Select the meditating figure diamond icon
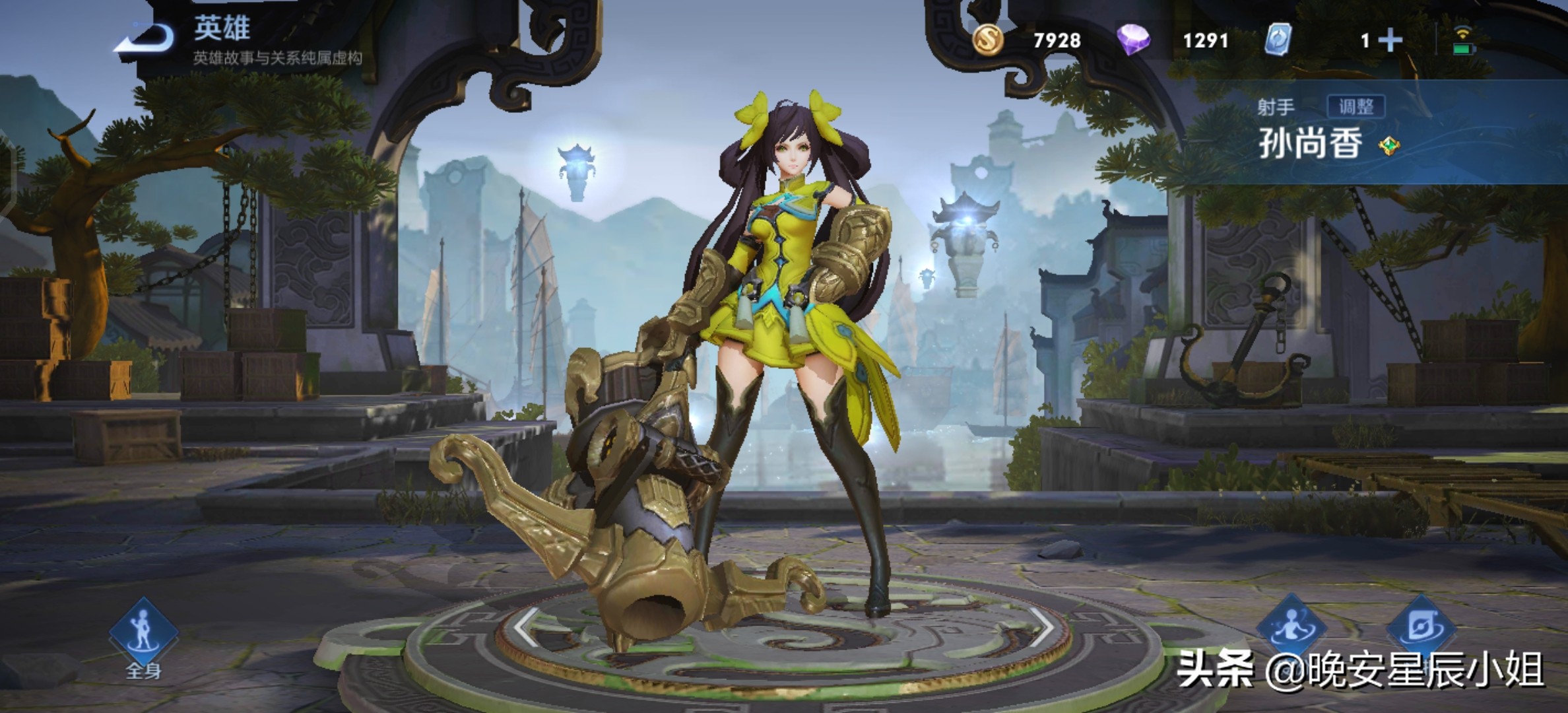 click(1291, 627)
